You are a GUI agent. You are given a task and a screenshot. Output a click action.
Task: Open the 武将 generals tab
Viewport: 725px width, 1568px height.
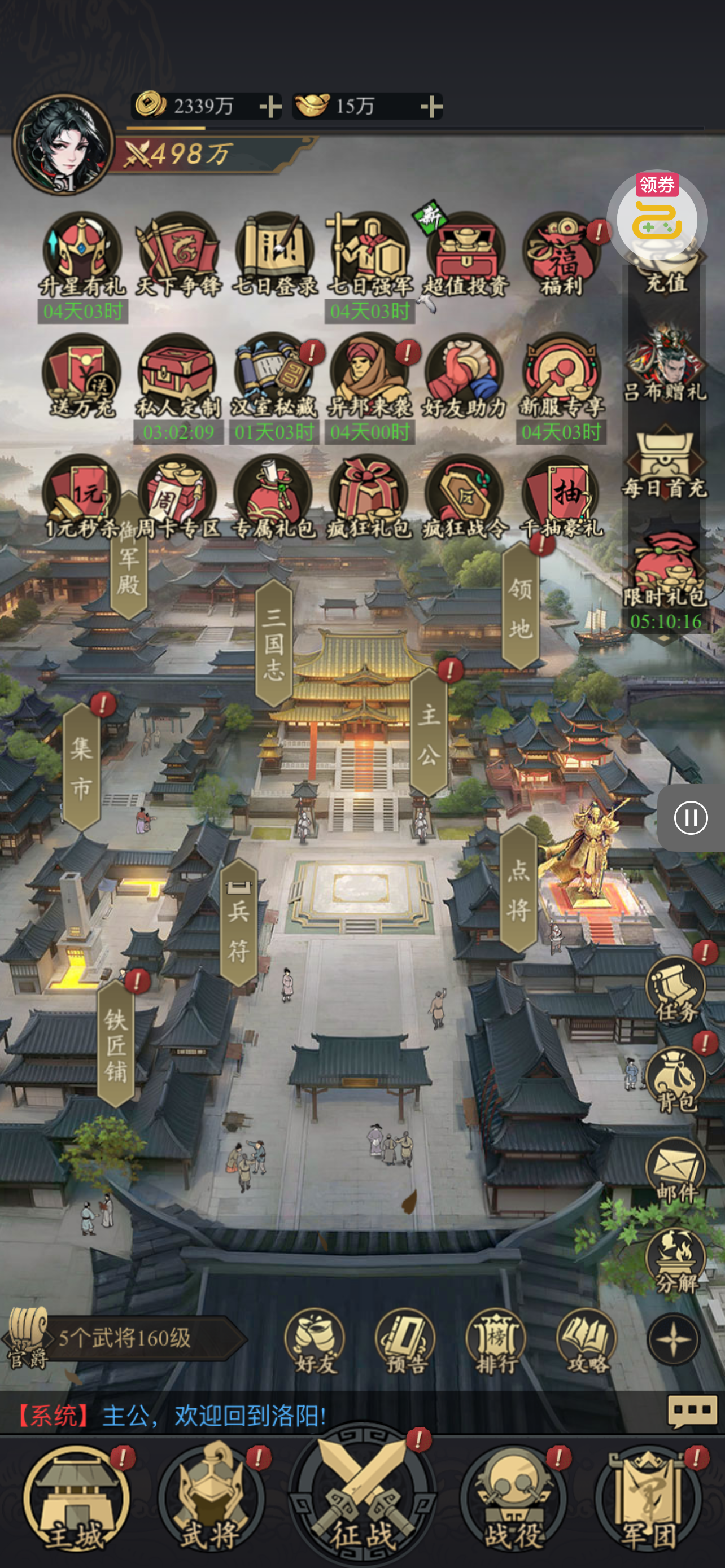211,1499
